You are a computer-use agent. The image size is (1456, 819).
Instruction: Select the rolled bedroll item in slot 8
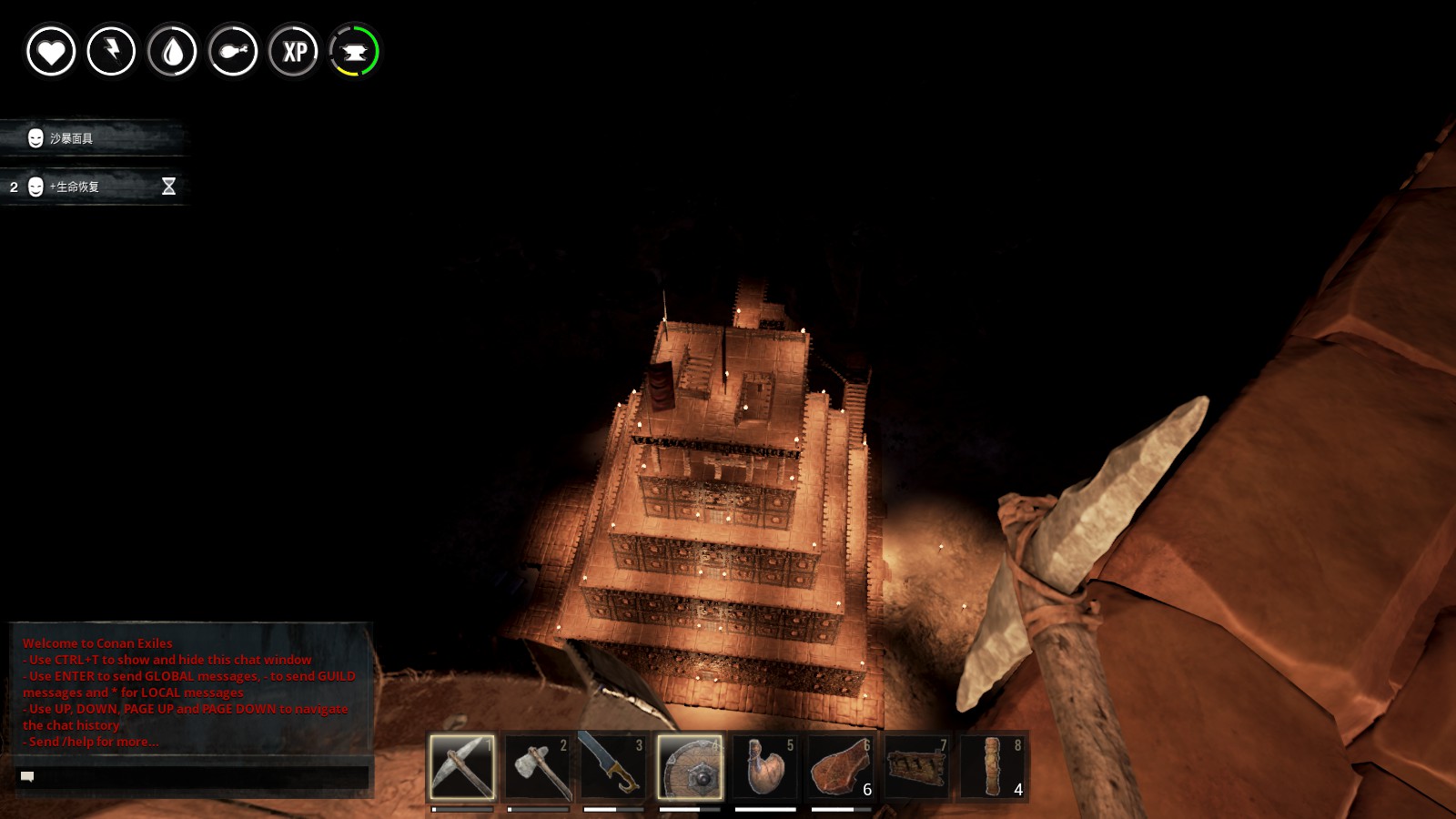click(993, 766)
